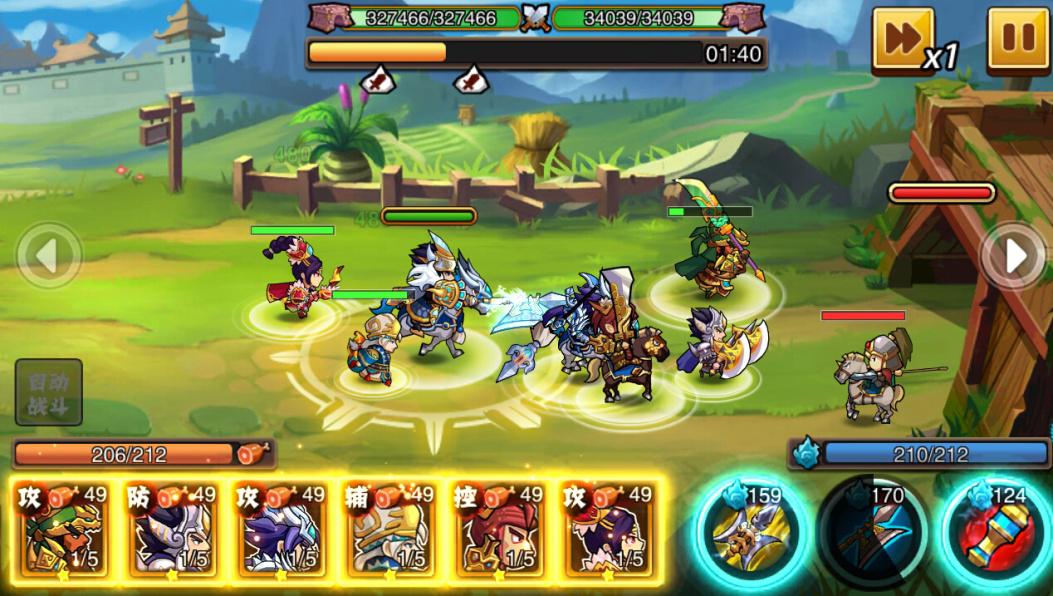Move view using the right arrow button

[x=1014, y=256]
